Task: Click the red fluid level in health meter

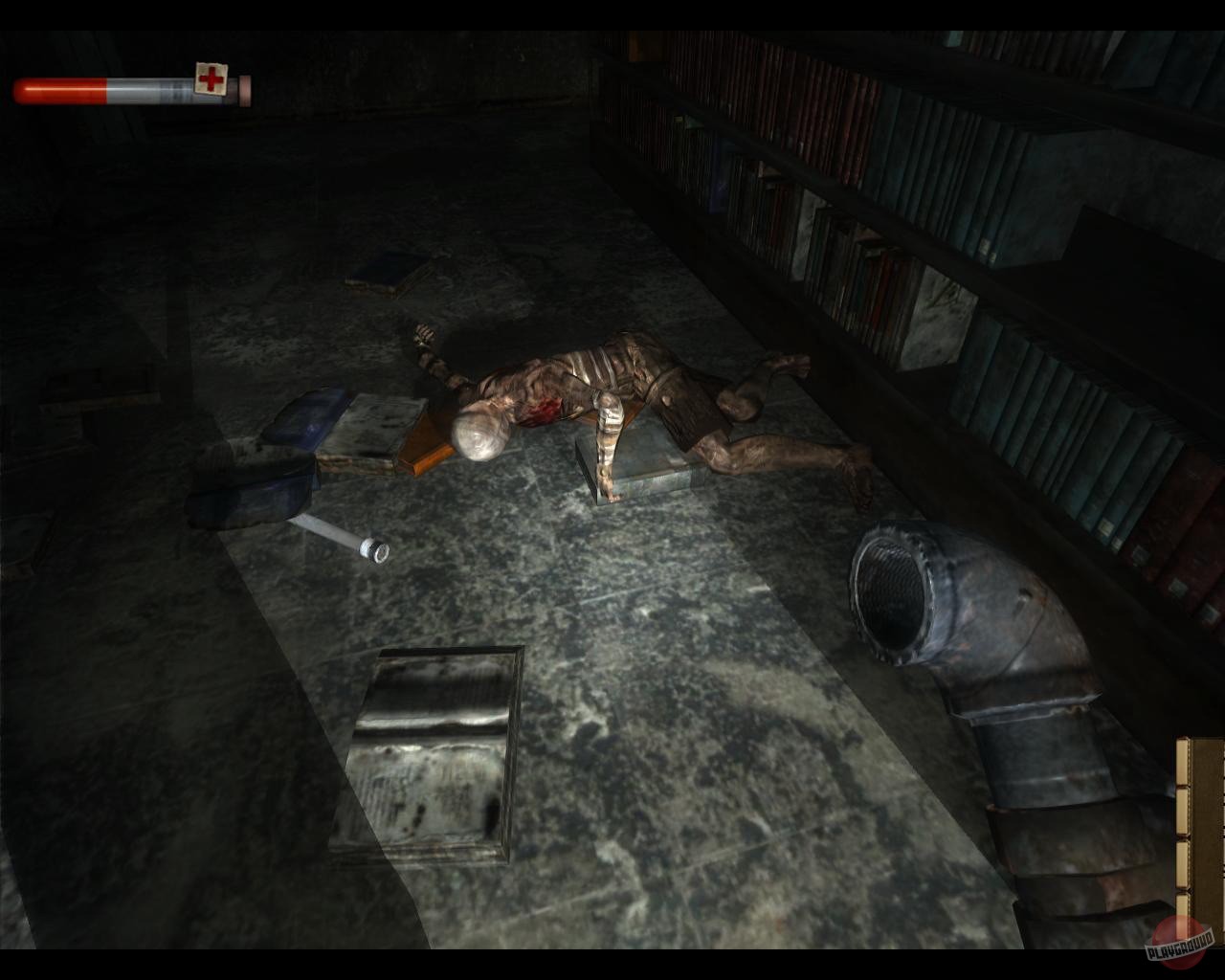Action: pos(57,91)
